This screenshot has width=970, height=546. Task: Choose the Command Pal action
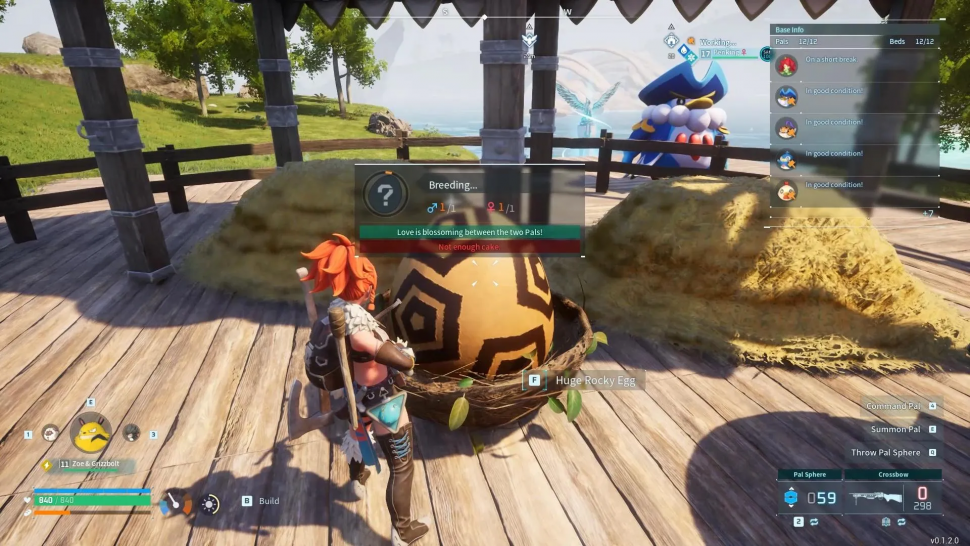893,407
